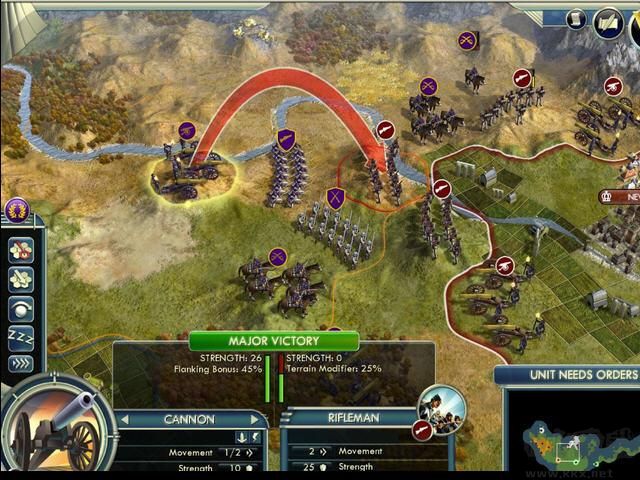640x480 pixels.
Task: Activate the triple-arrow skip turn action
Action: 21,362
